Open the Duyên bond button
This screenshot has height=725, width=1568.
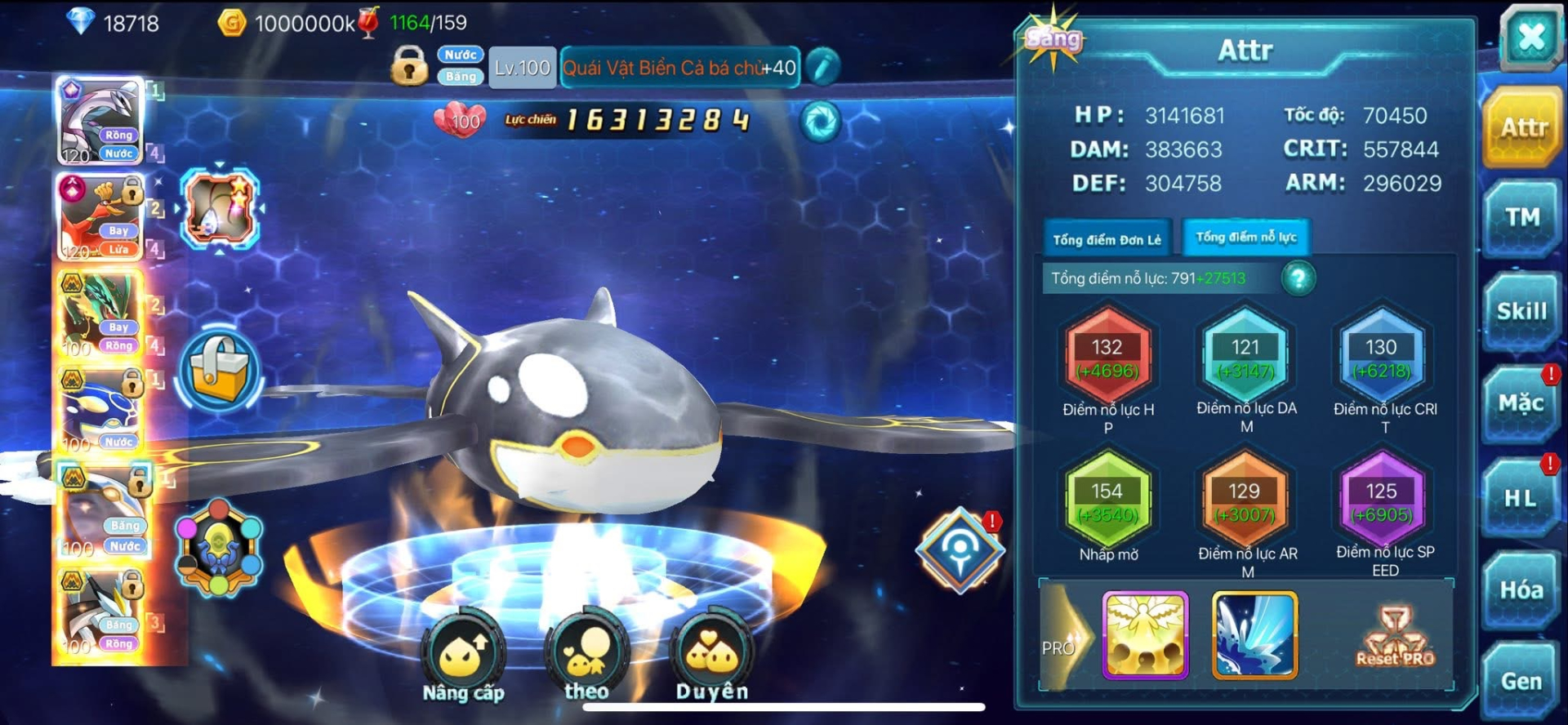711,656
